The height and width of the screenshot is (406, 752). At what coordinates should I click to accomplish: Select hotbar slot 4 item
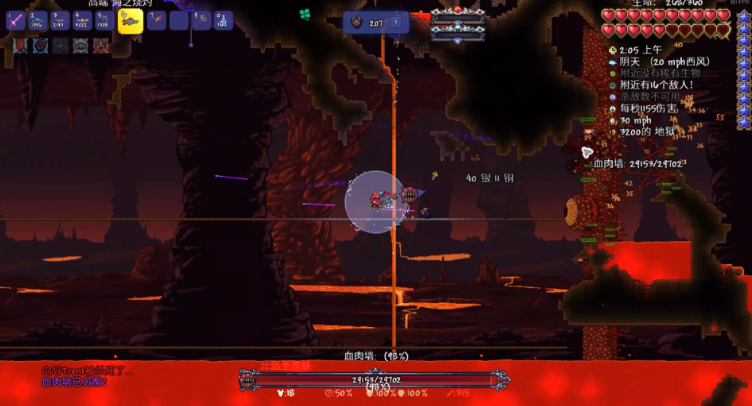82,20
